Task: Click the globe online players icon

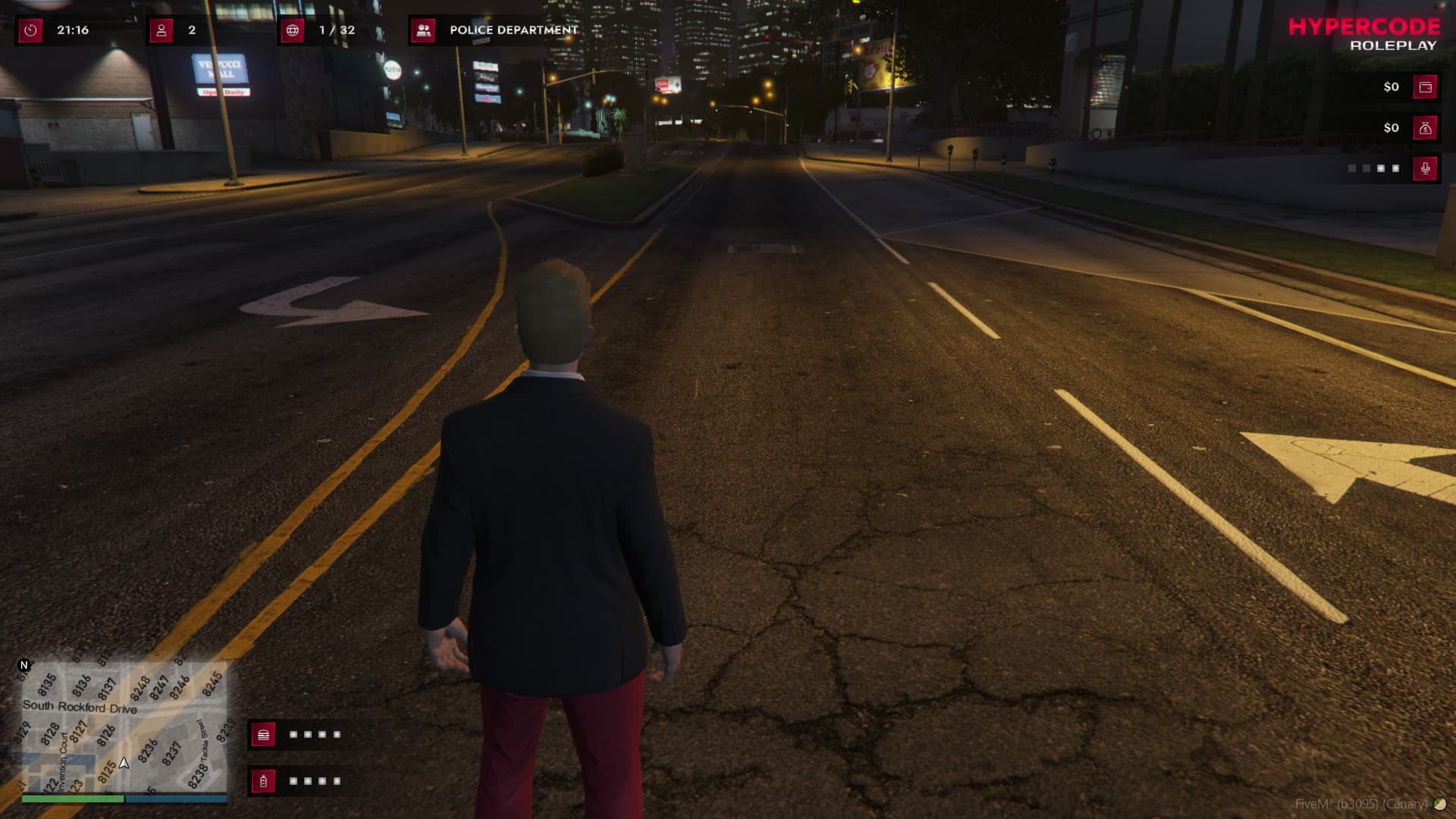Action: (x=293, y=30)
